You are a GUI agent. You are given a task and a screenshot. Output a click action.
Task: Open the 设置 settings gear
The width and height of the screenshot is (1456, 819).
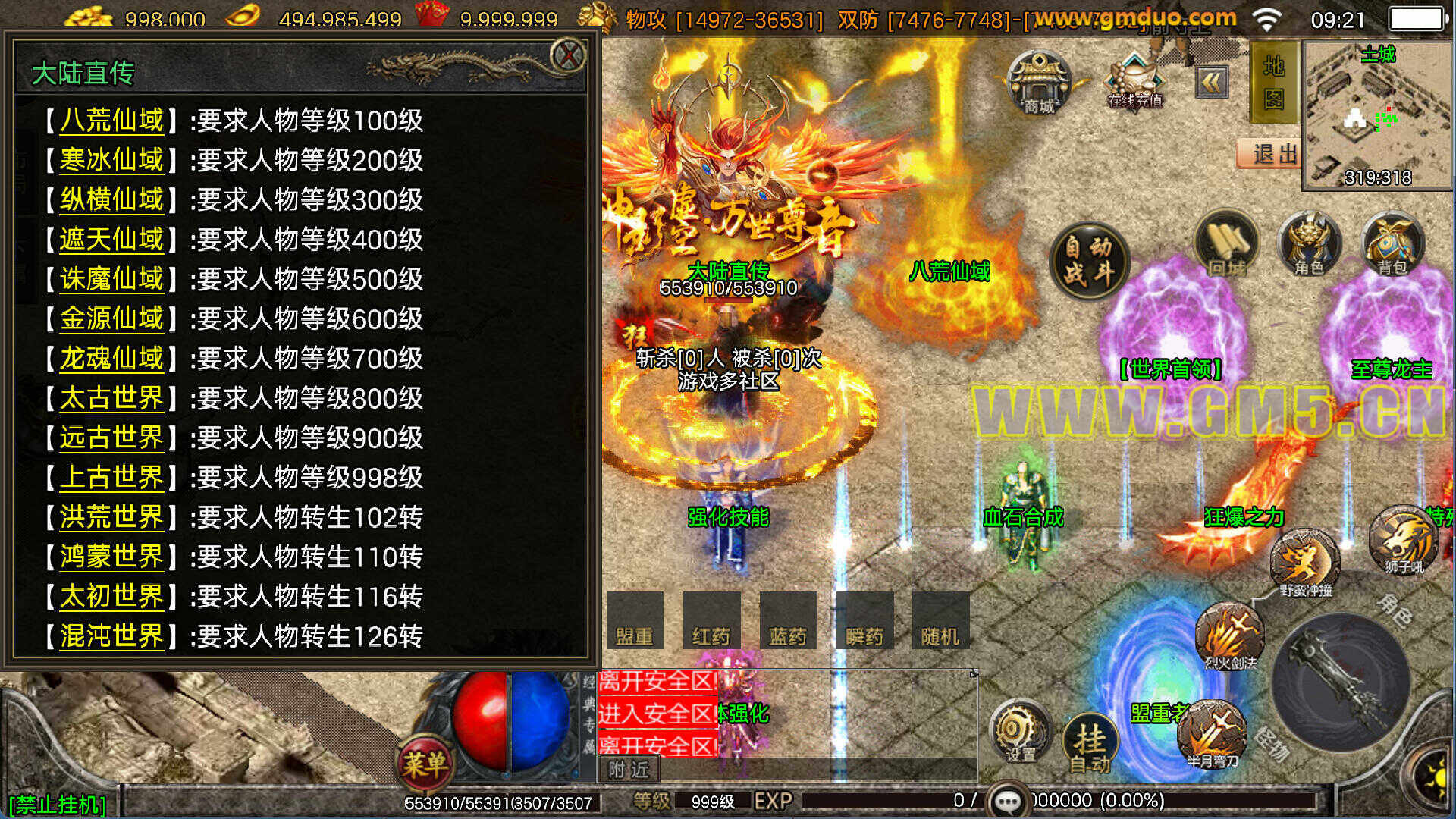click(x=1020, y=733)
